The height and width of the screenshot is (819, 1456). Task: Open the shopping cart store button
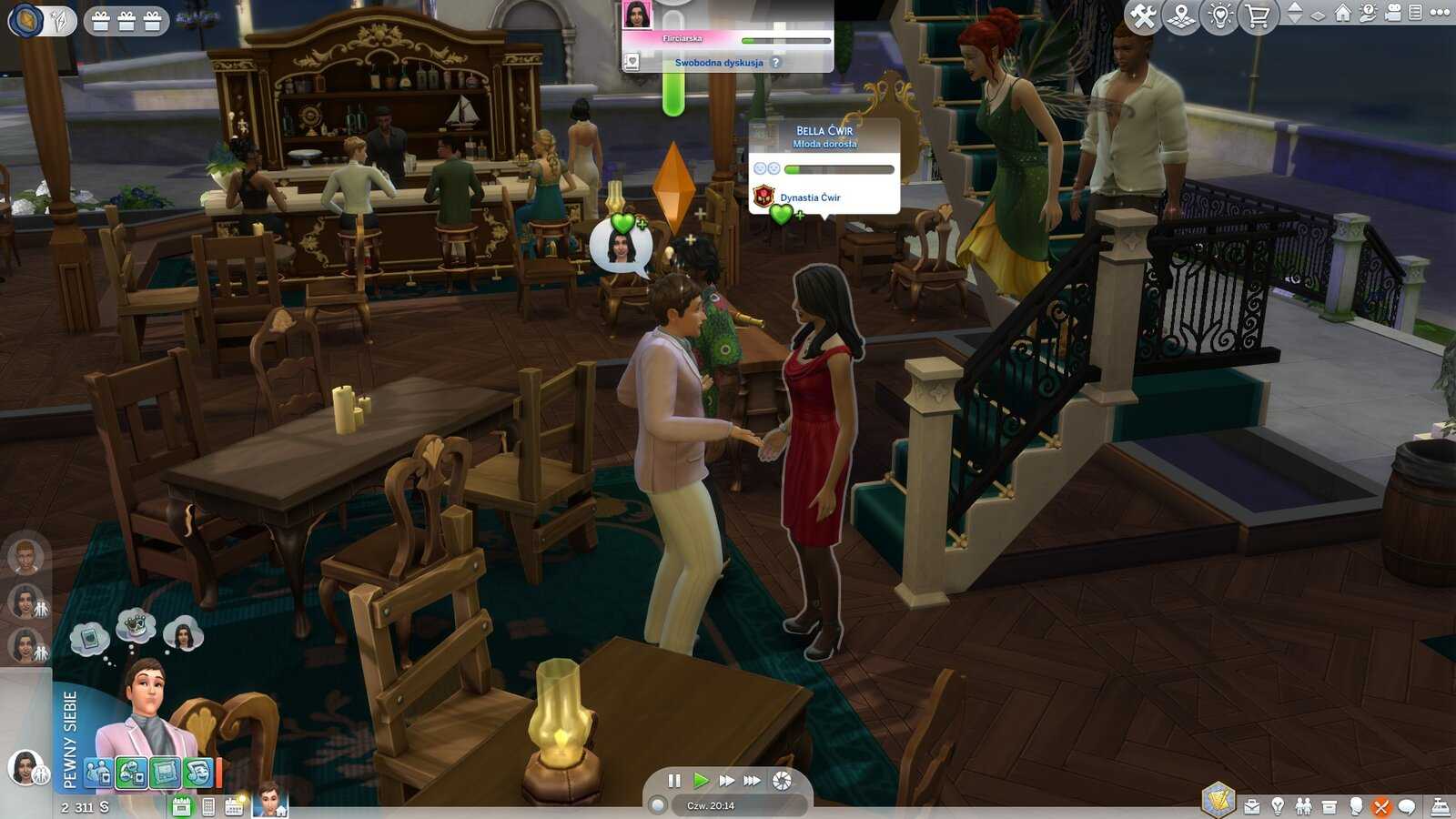(x=1258, y=15)
